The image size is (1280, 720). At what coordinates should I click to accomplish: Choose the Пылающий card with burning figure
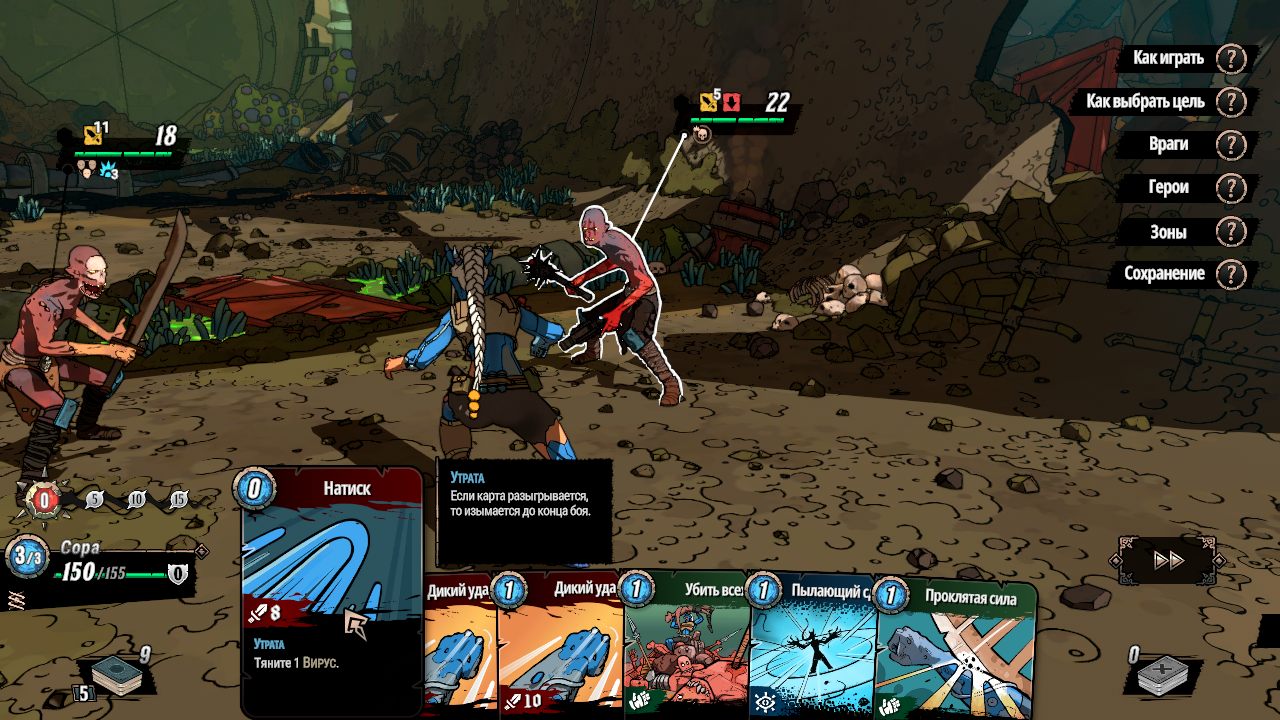812,650
